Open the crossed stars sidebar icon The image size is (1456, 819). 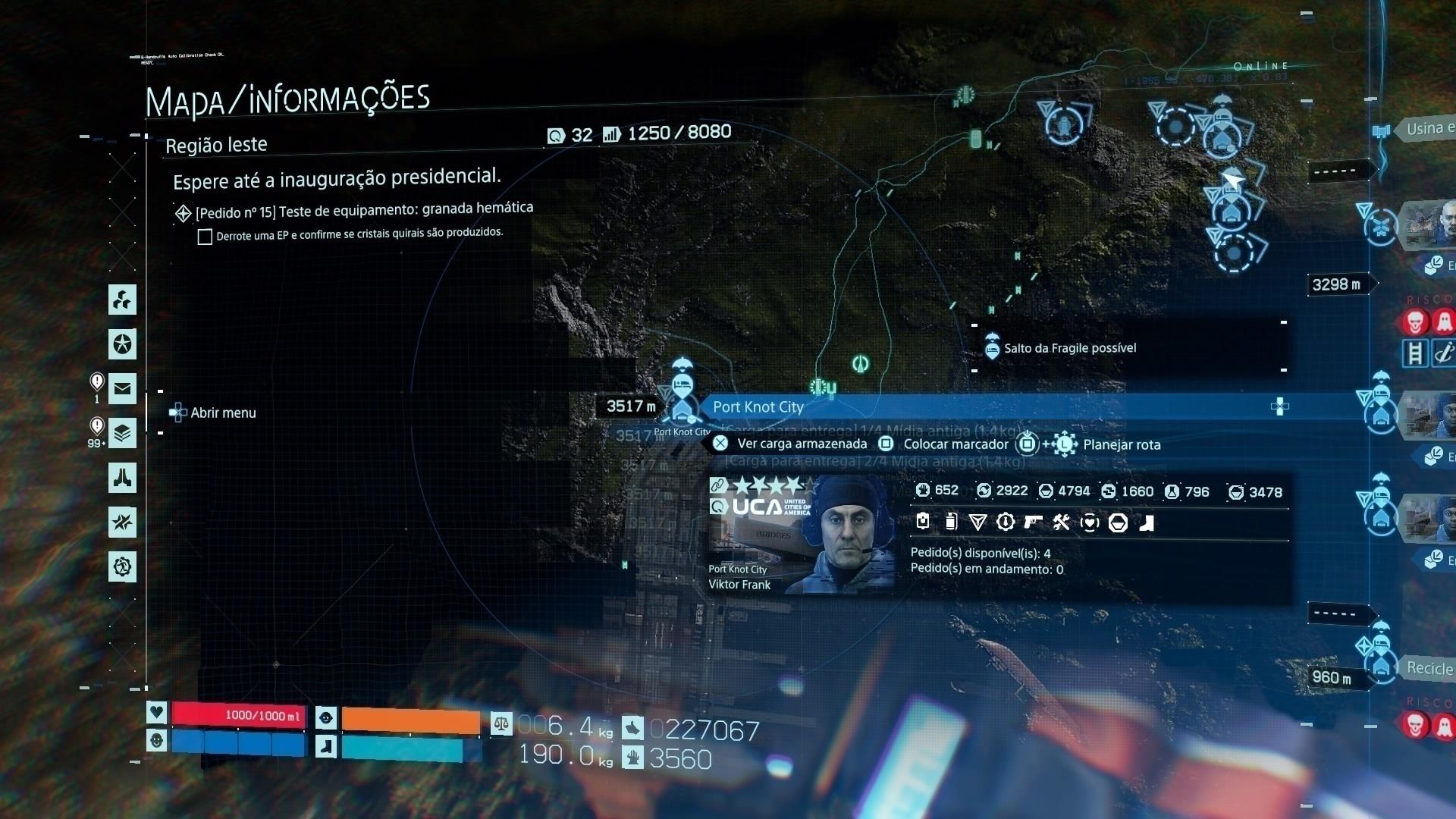[x=122, y=522]
